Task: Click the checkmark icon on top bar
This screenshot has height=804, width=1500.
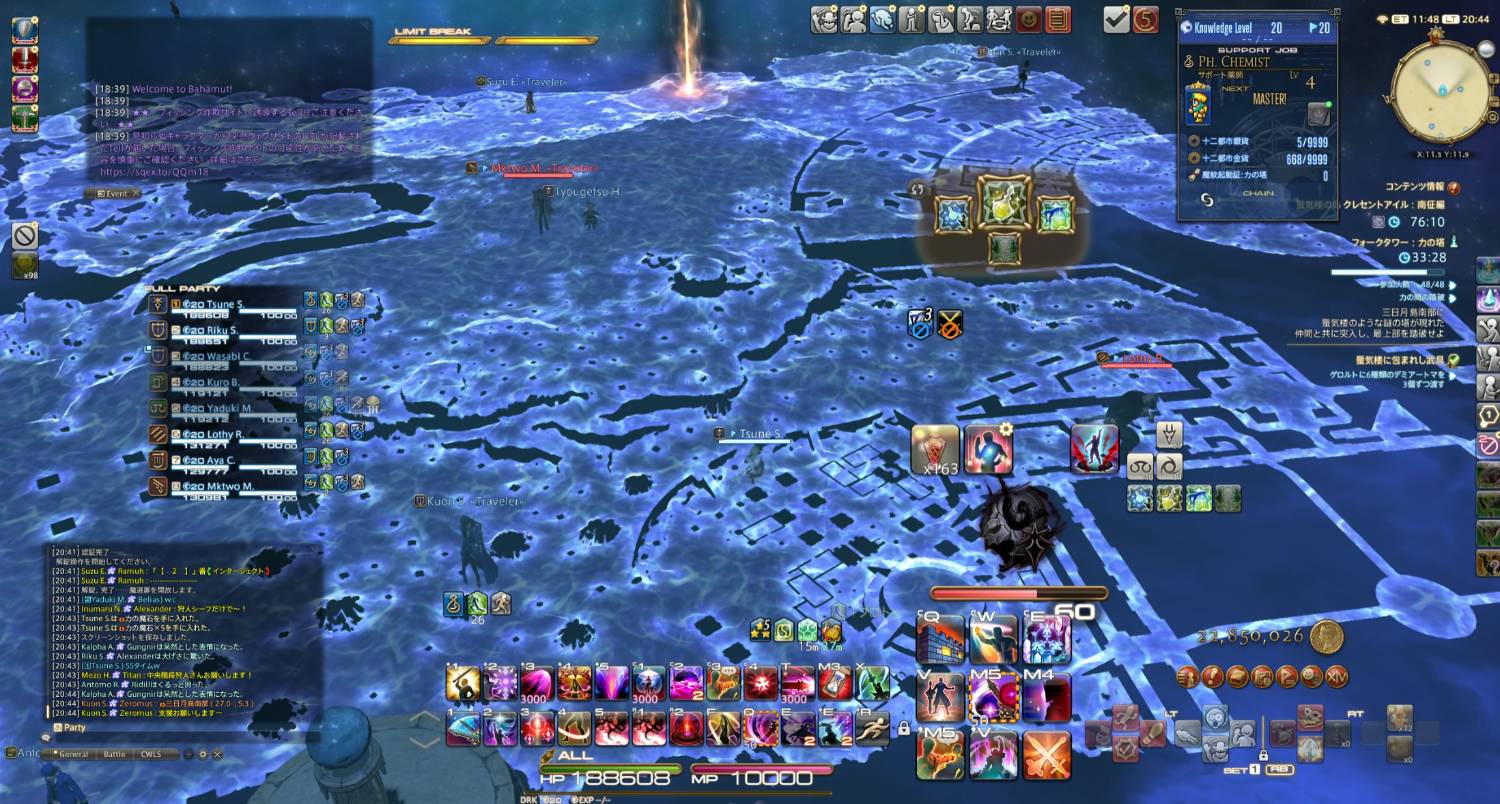Action: coord(1116,19)
